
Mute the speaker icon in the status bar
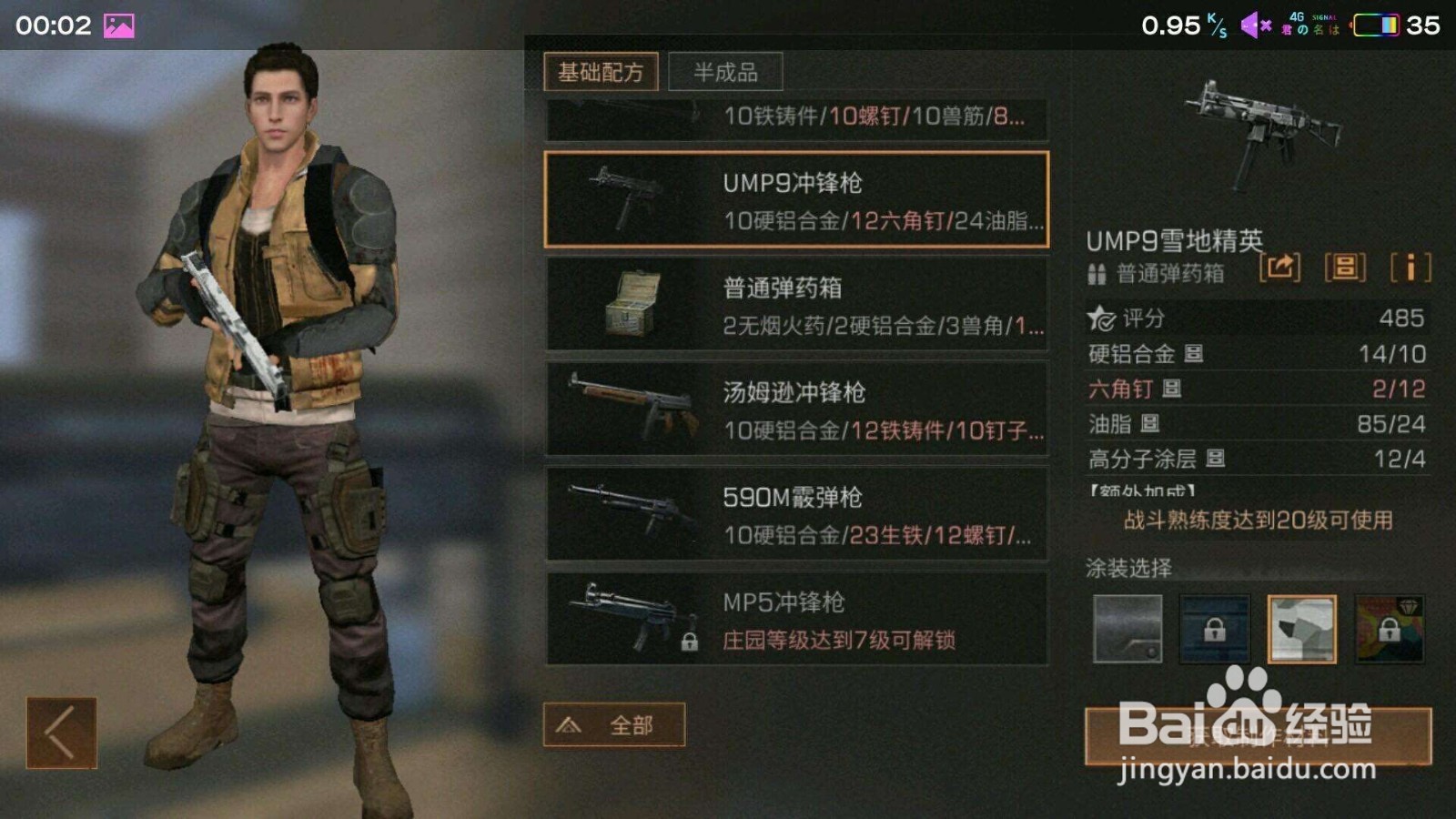1254,24
